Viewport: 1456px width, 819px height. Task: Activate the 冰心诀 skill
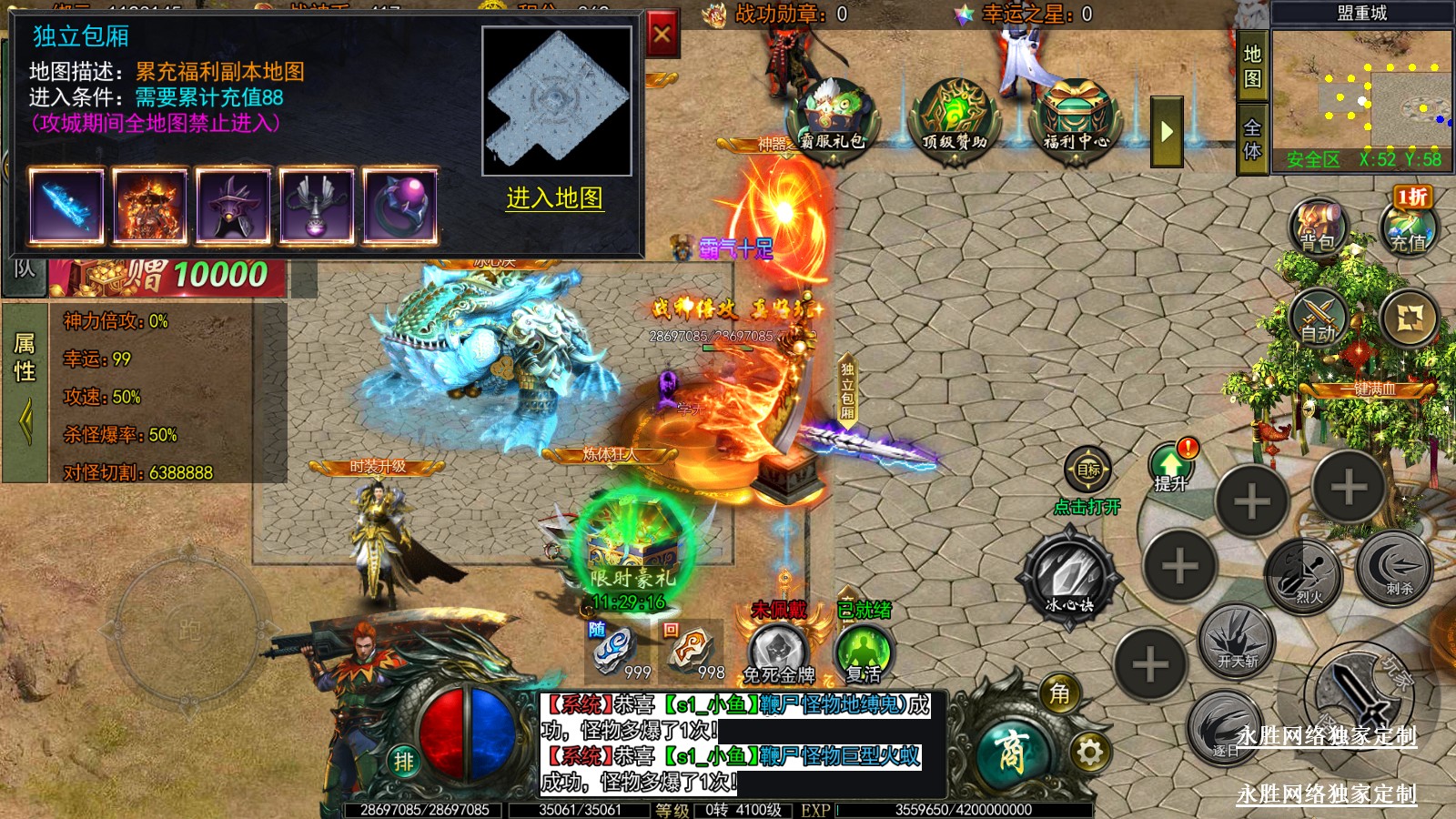1068,574
